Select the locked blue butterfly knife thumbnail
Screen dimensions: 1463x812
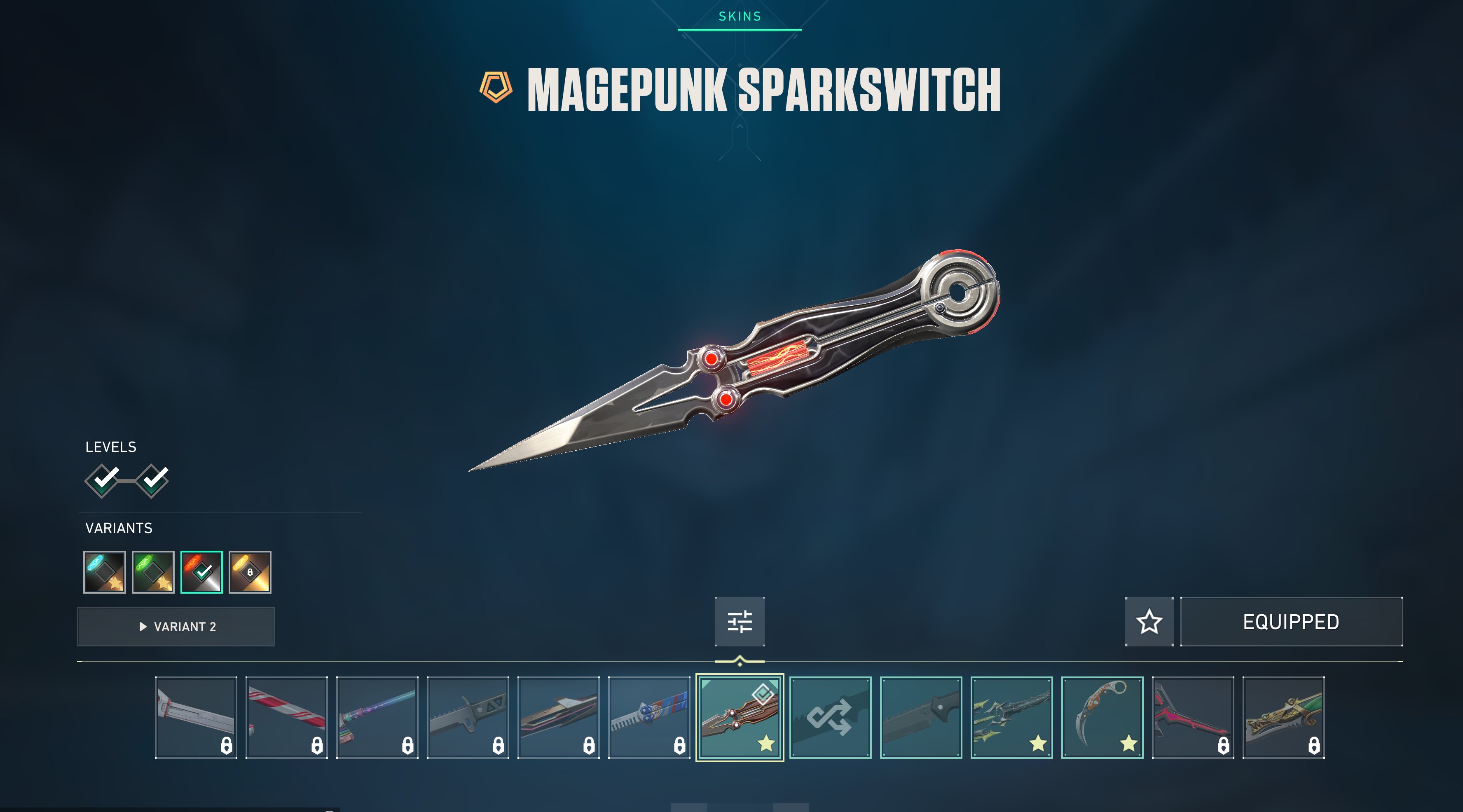649,717
